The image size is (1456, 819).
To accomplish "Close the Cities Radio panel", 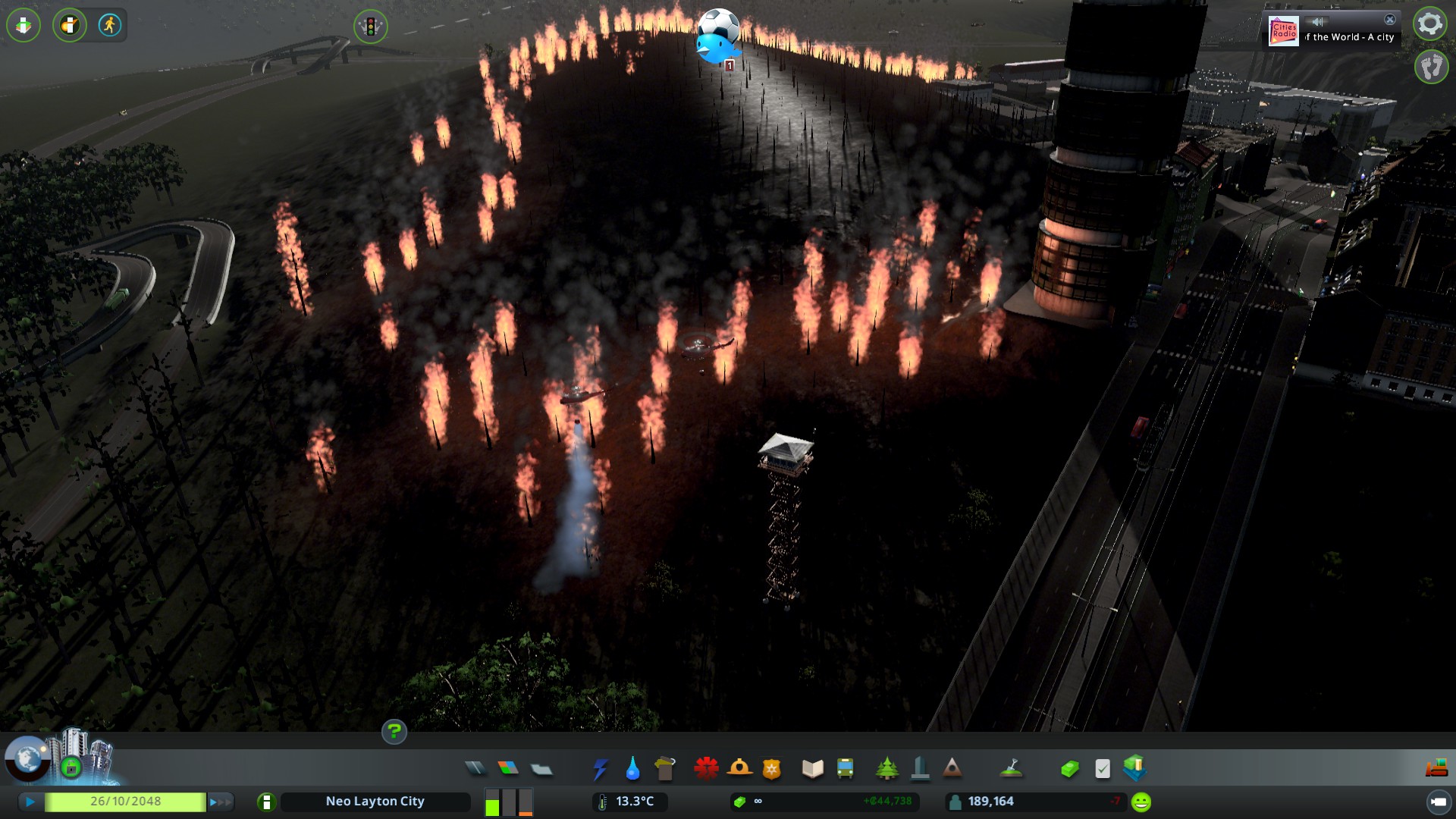I will tap(1389, 20).
